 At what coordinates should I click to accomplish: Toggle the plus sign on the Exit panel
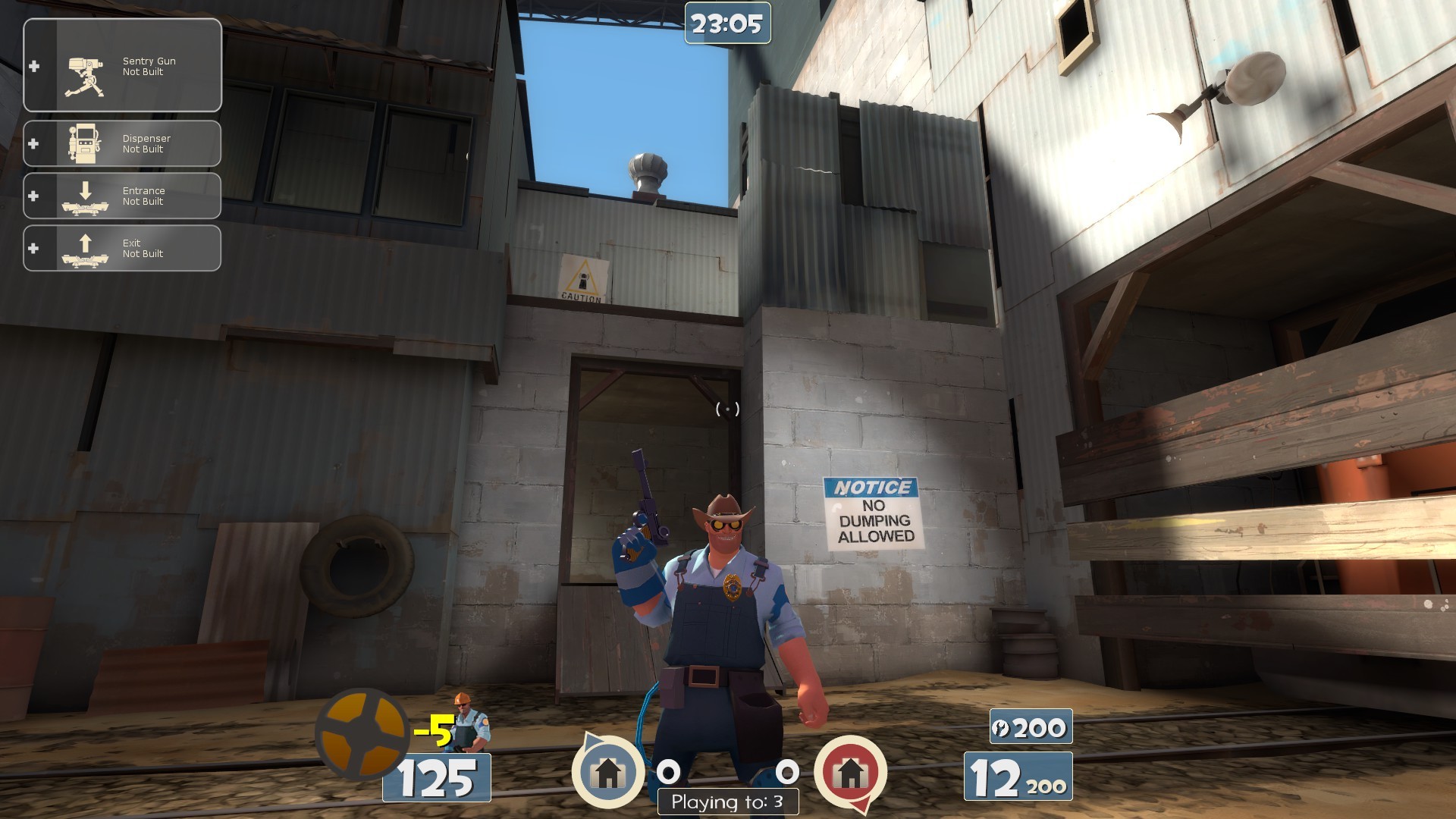[33, 248]
